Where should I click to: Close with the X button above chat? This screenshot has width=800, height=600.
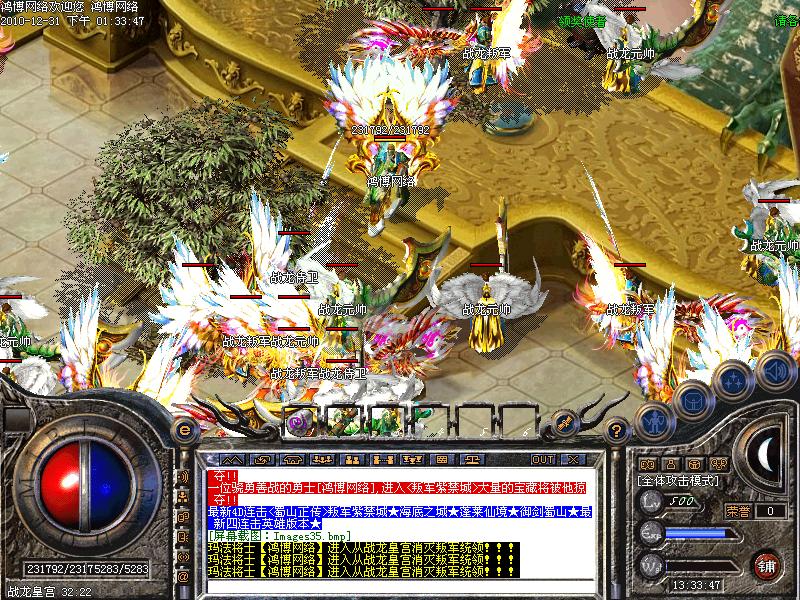coord(575,459)
